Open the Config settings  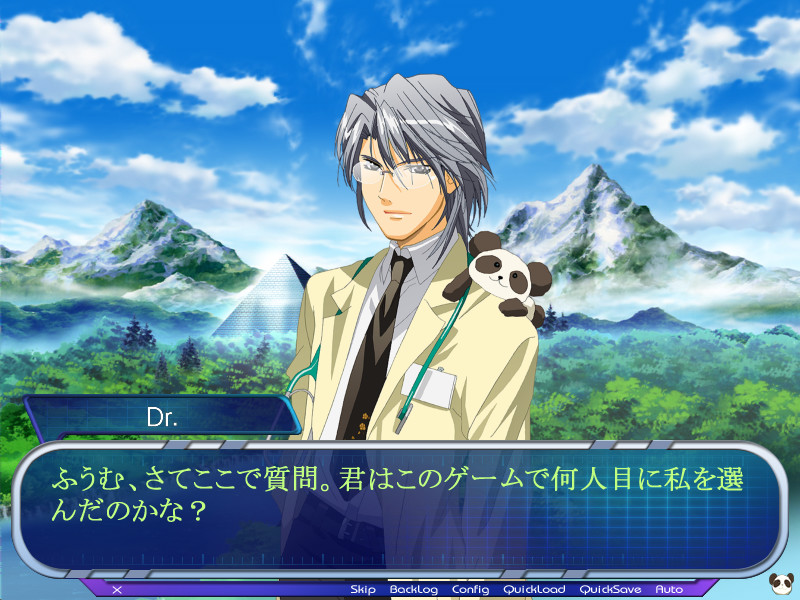pos(470,590)
